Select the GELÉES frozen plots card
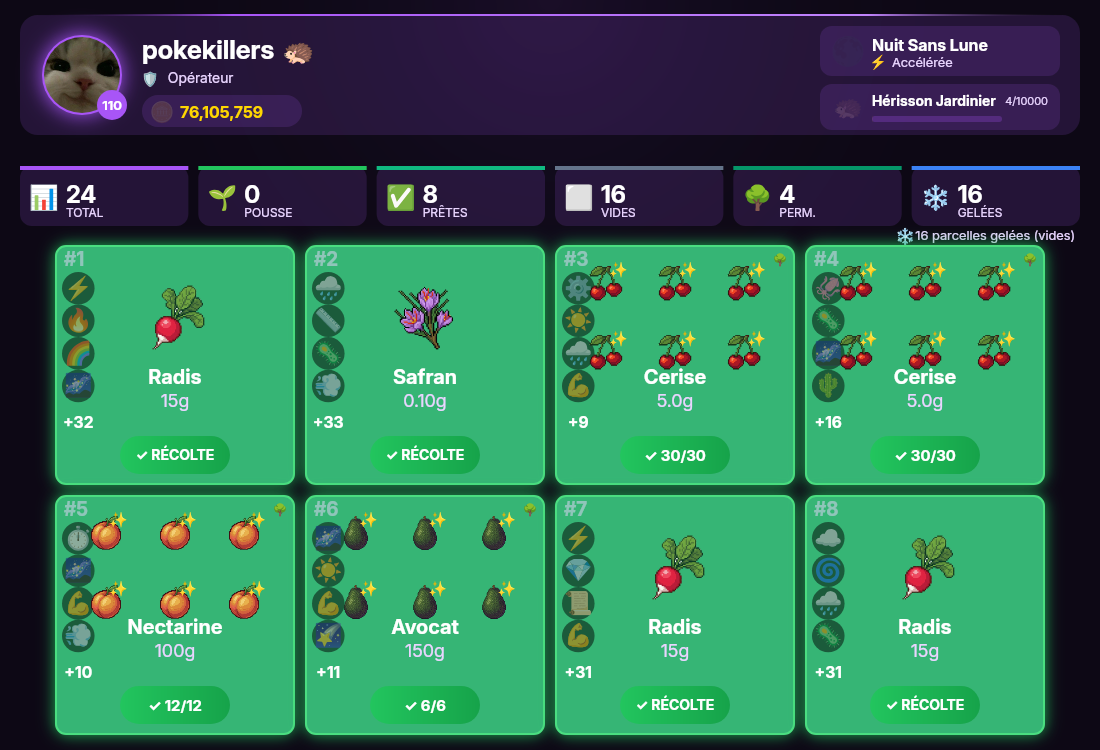The width and height of the screenshot is (1100, 750). [996, 197]
